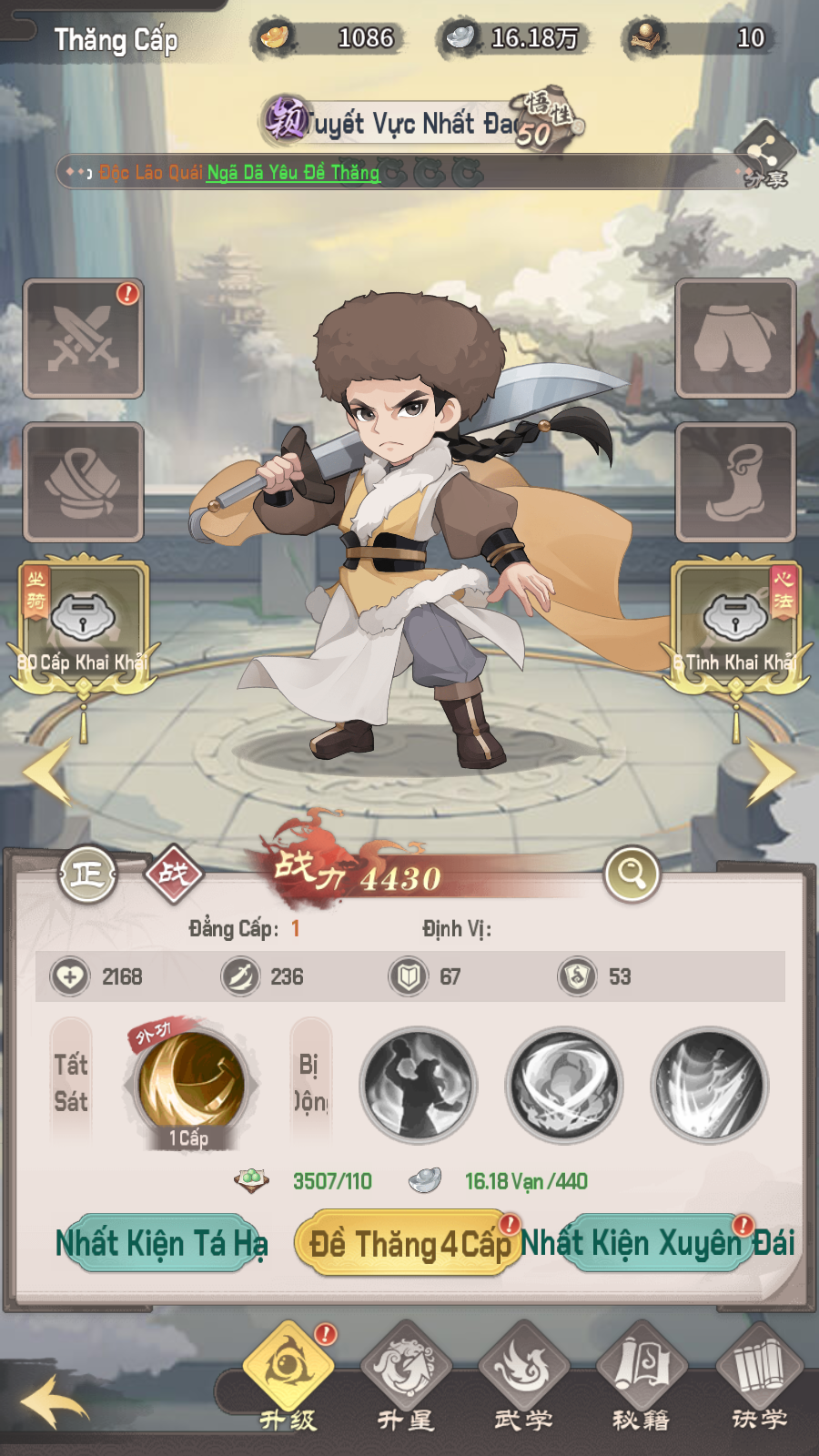819x1456 pixels.
Task: Select the crossed swords weapon slot
Action: [83, 339]
